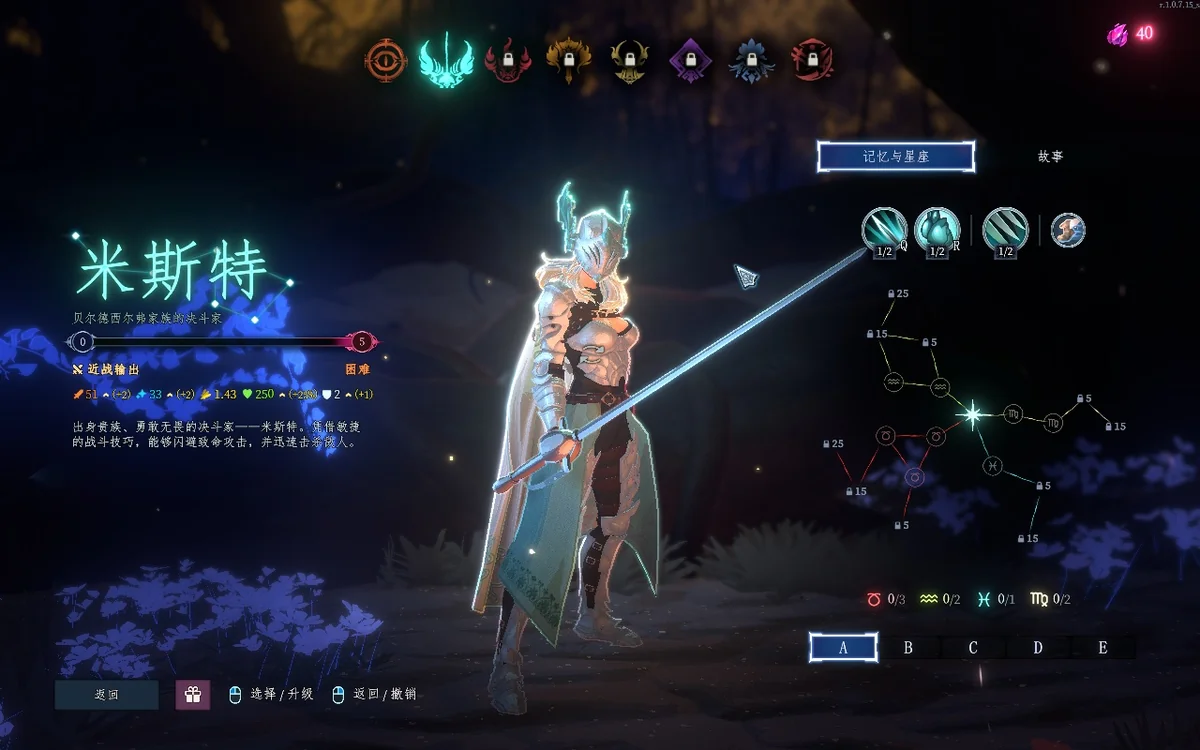Select the 记忆与星座 tab

[x=895, y=156]
